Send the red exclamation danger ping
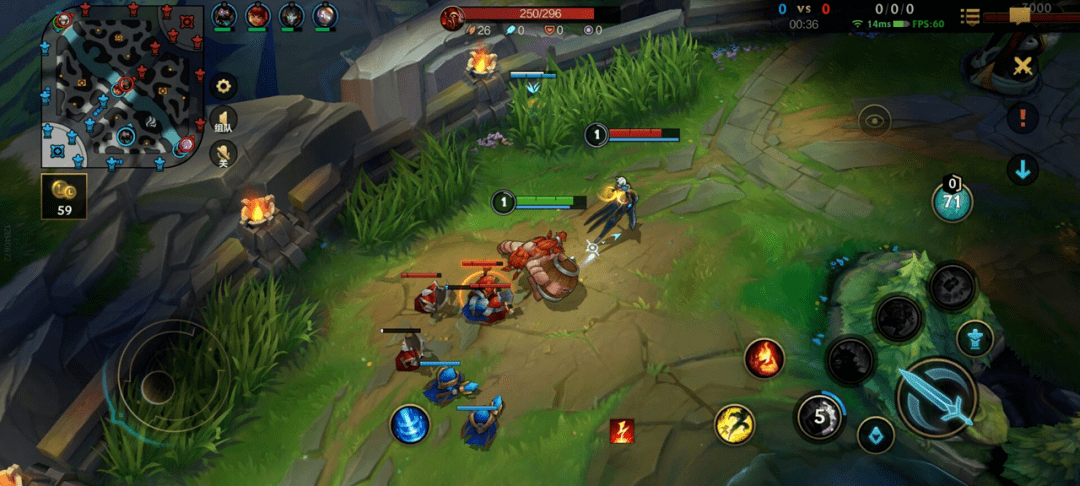This screenshot has width=1080, height=486. pos(1022,118)
